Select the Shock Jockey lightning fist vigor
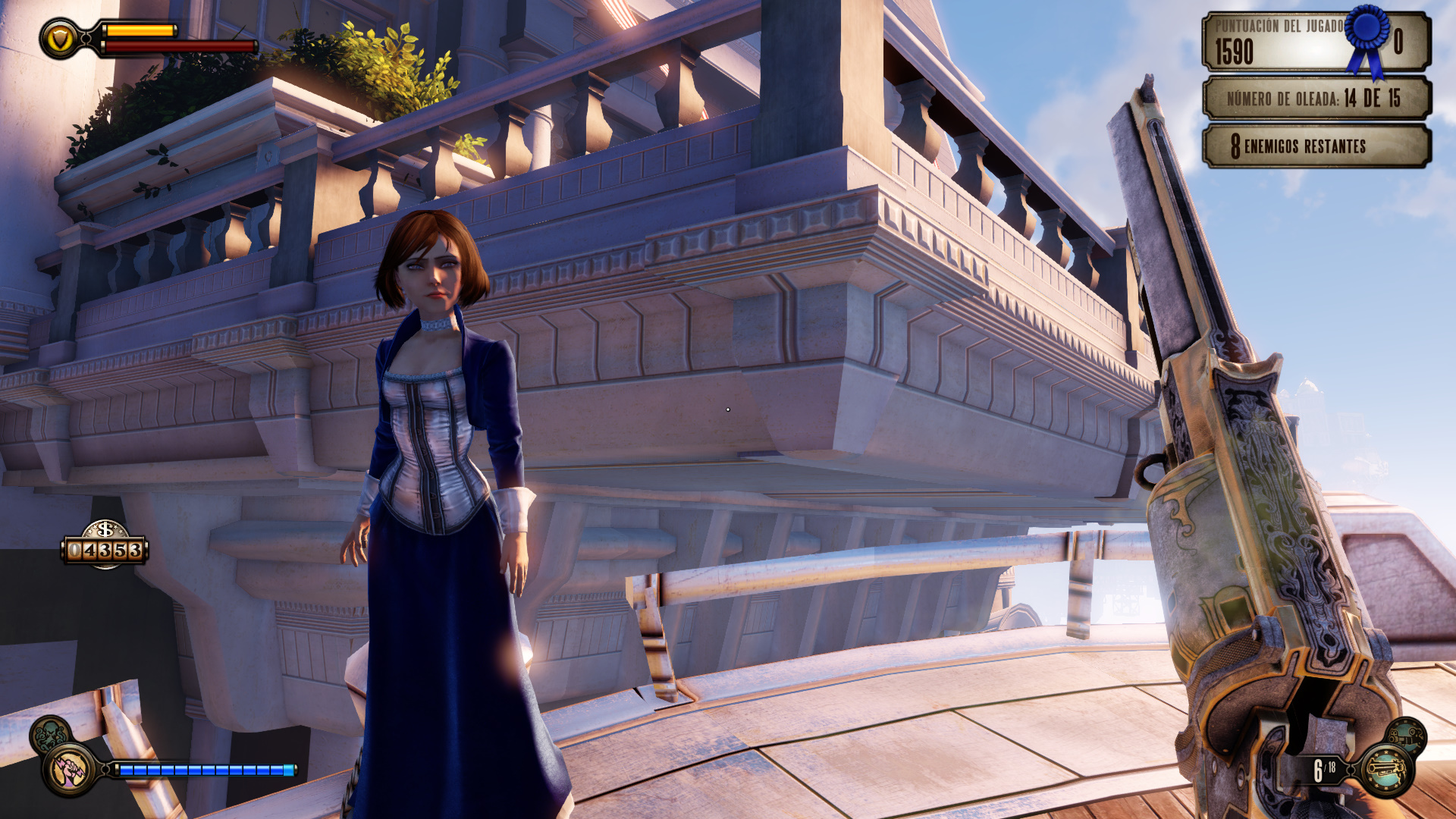Screen dimensions: 1456x819 [x=69, y=769]
